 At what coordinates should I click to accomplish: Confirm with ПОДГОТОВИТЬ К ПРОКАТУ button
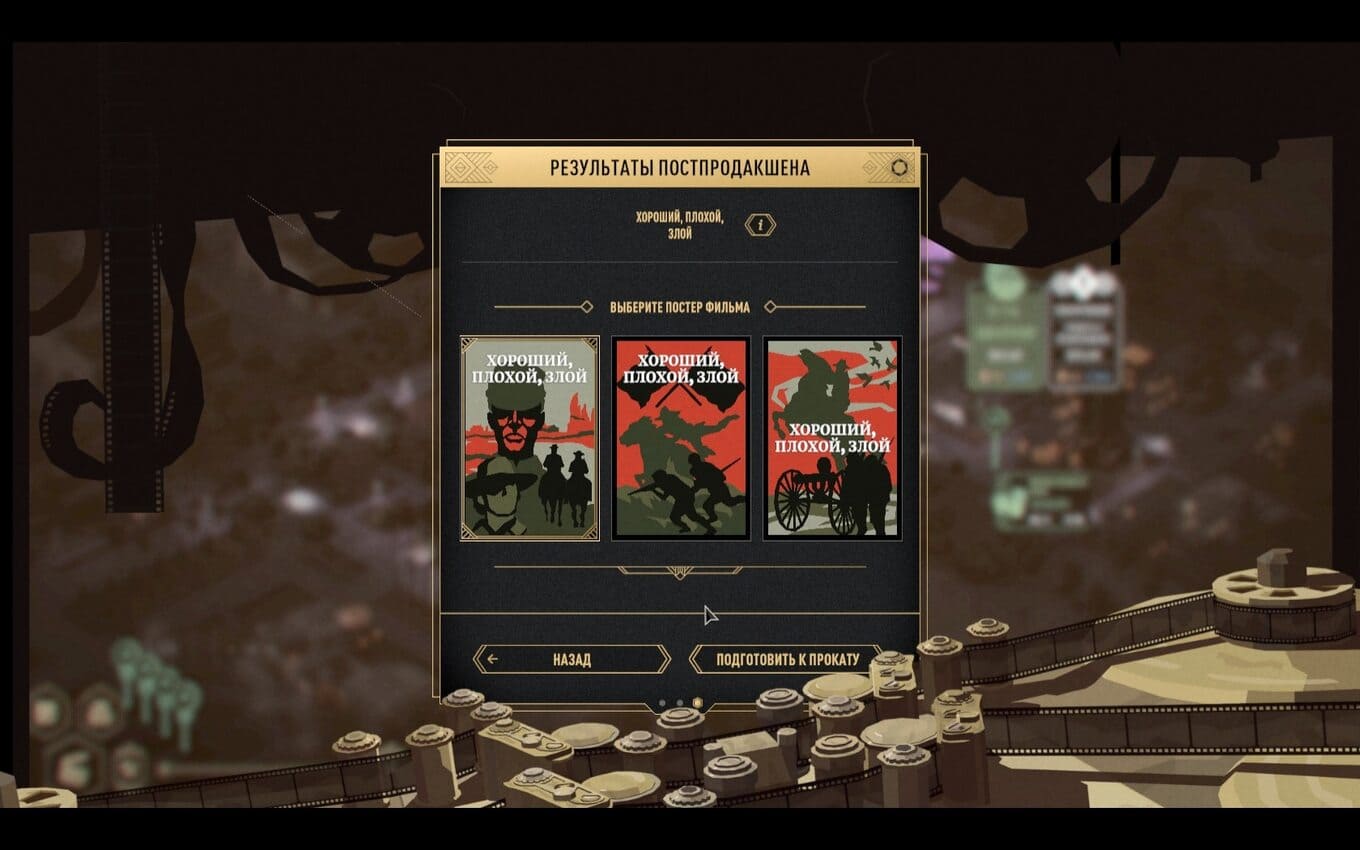click(x=786, y=659)
